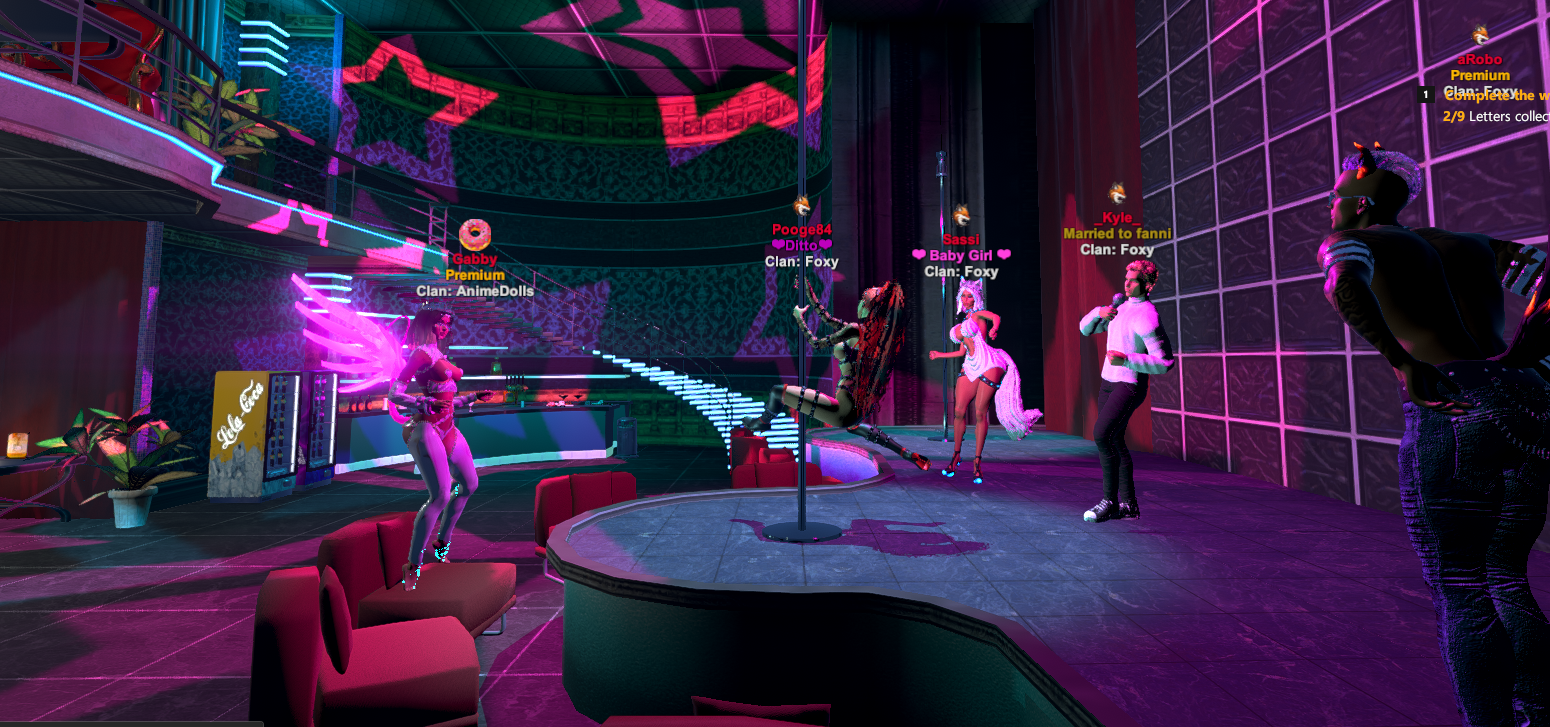The image size is (1550, 727).
Task: Open the "Complete the w…" quest objective
Action: tap(1497, 96)
